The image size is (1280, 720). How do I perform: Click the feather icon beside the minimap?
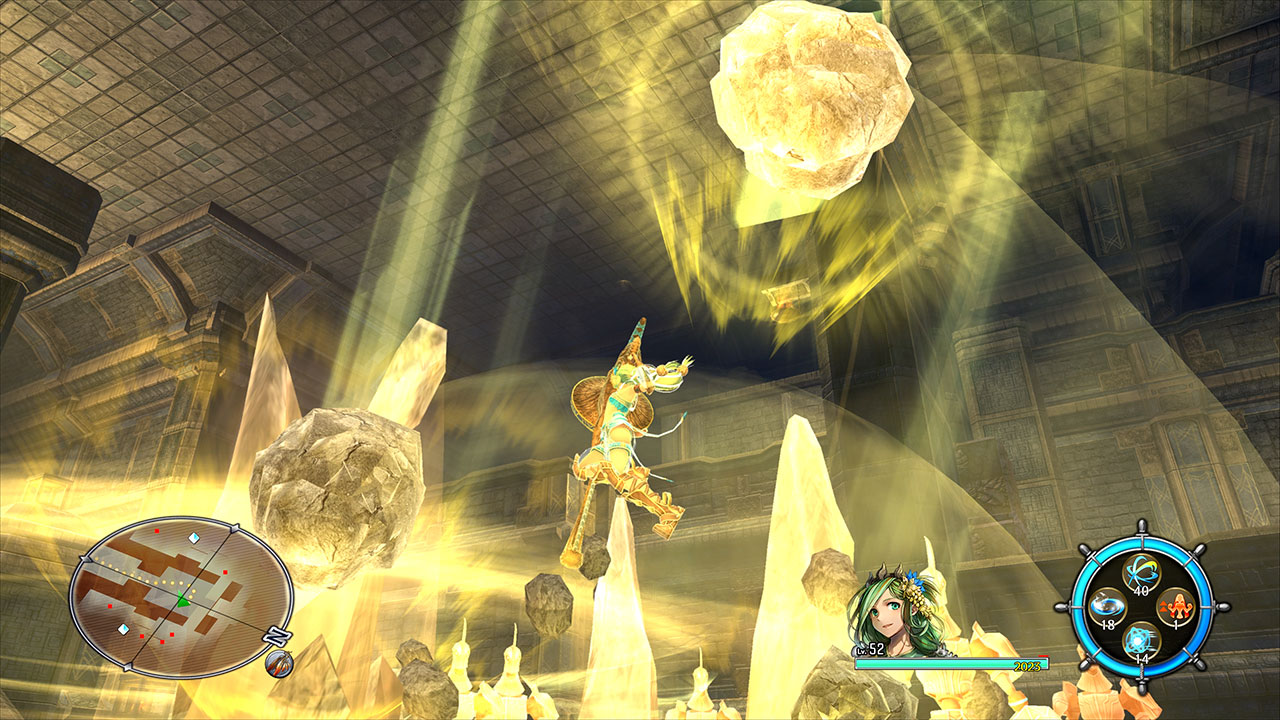click(279, 663)
